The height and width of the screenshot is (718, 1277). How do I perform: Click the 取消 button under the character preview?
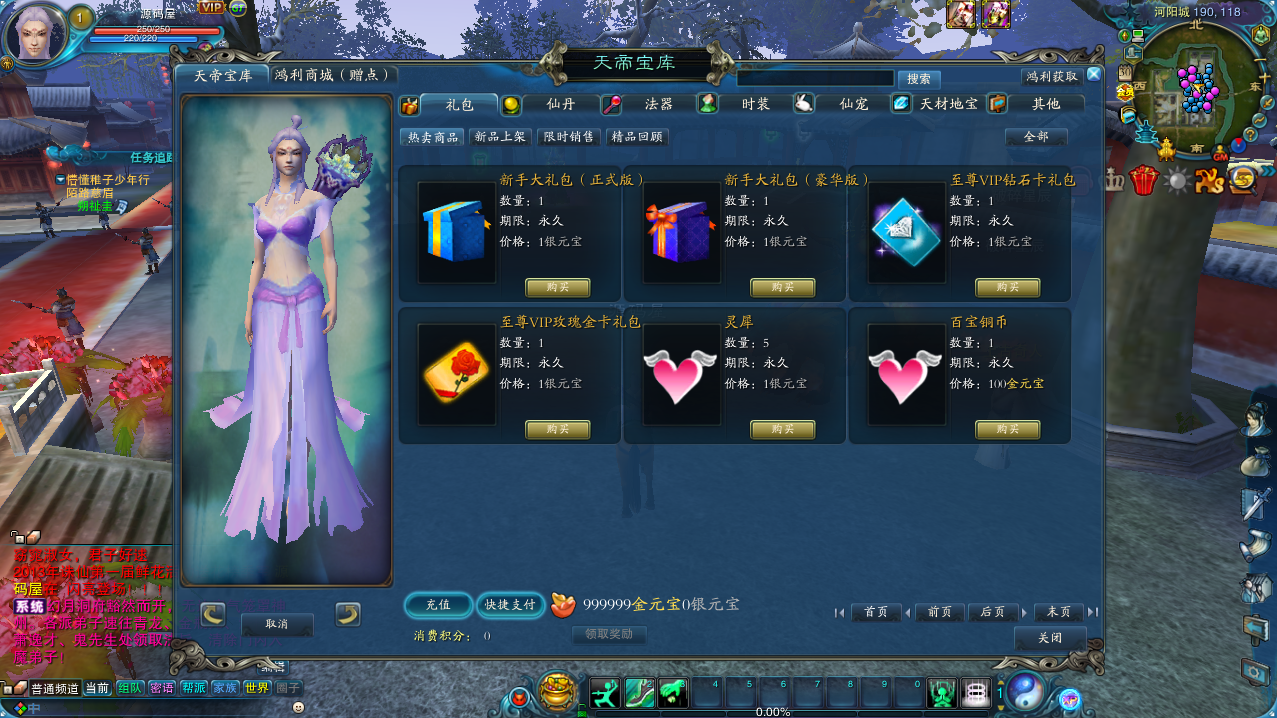tap(277, 624)
